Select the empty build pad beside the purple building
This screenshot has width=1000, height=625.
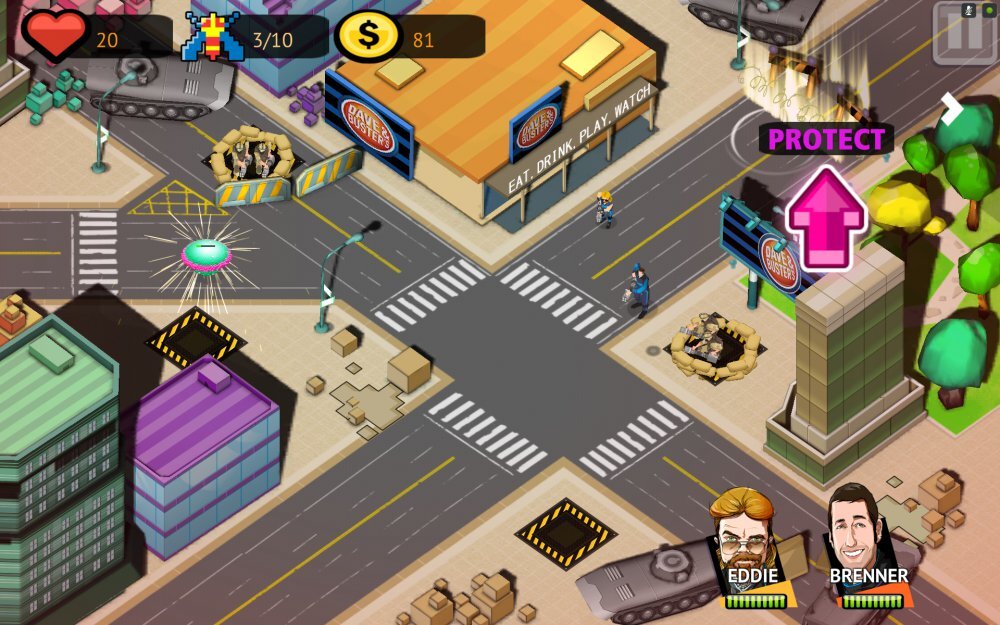click(196, 338)
